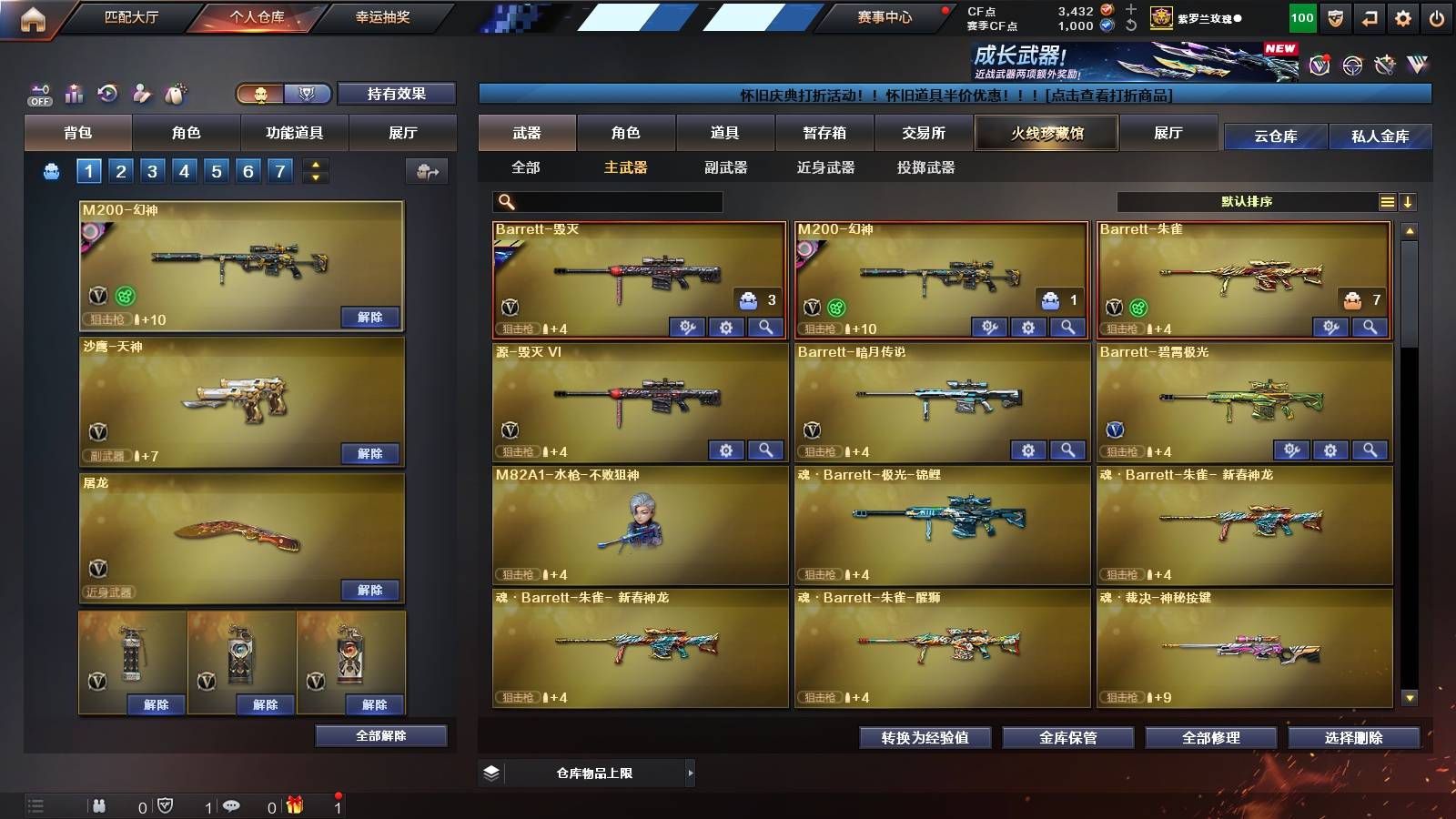Open the stats ranking icon in top-left toolbar
The image size is (1456, 819).
73,92
